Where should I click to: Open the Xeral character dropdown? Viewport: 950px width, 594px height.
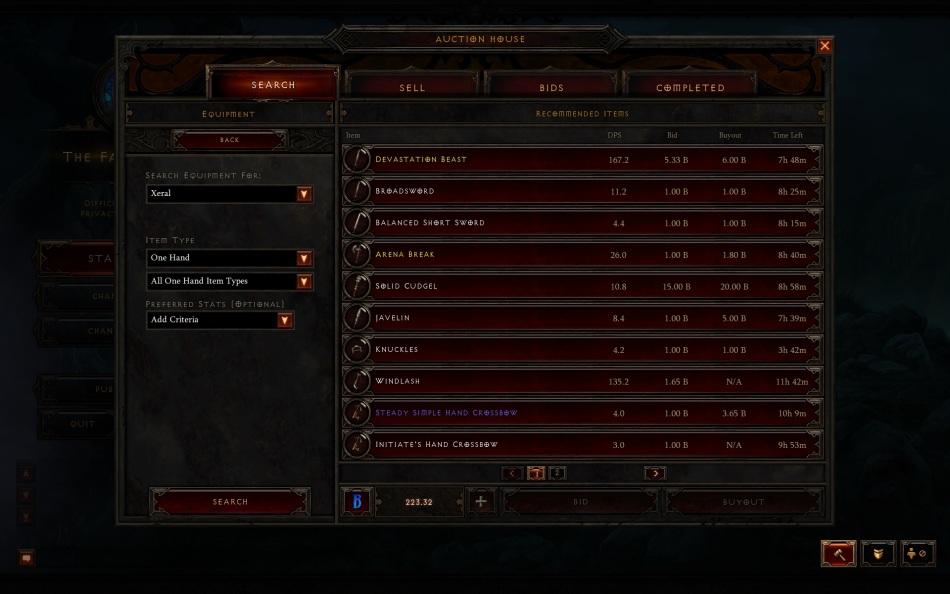tap(304, 194)
